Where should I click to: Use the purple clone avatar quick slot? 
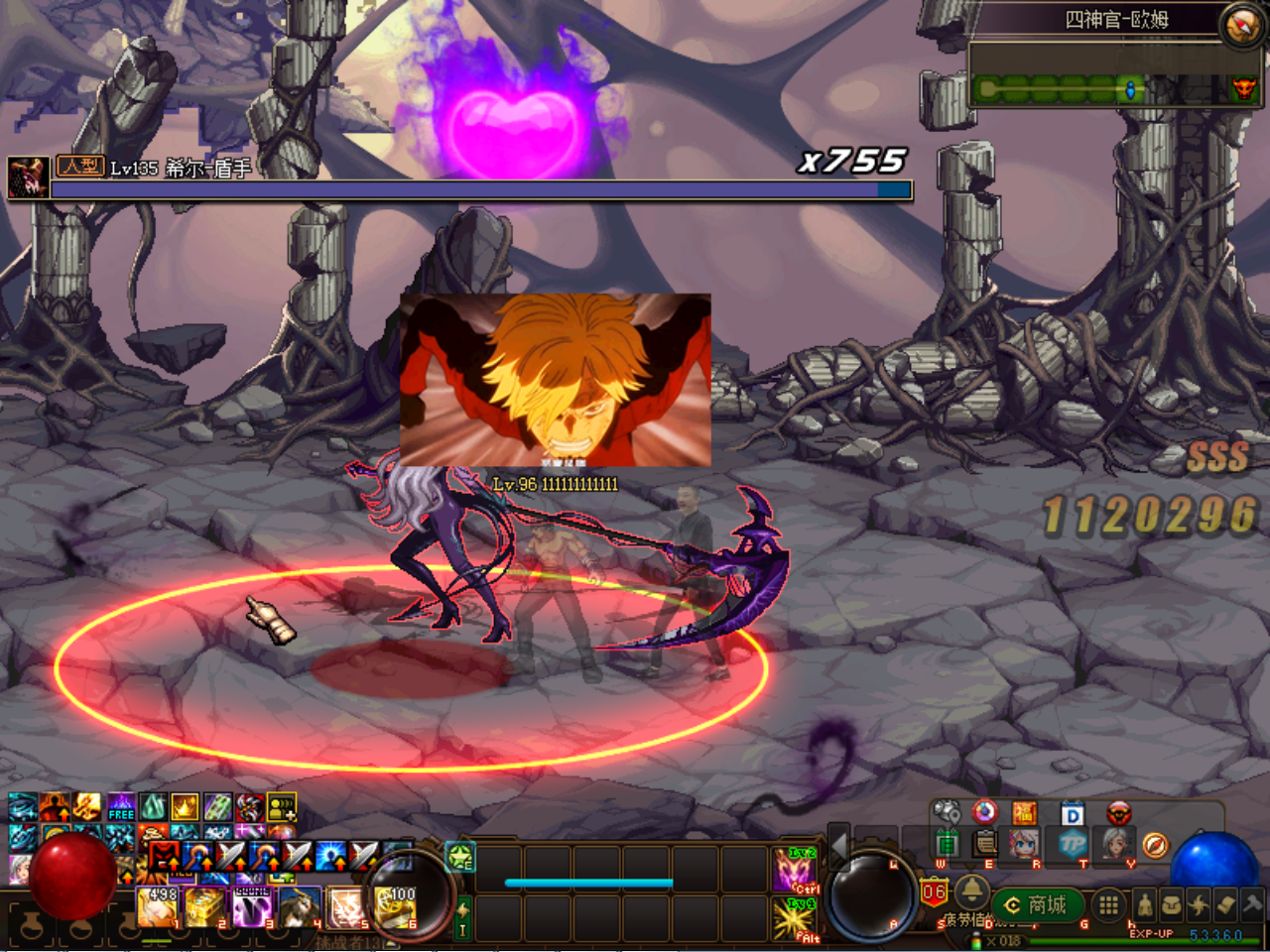click(252, 906)
